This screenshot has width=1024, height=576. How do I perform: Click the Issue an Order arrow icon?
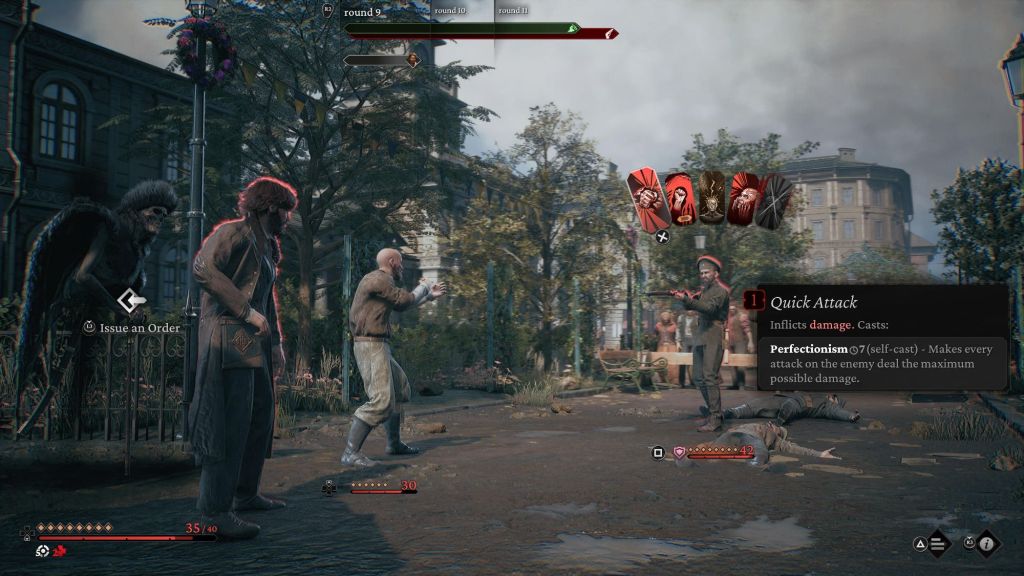click(131, 300)
